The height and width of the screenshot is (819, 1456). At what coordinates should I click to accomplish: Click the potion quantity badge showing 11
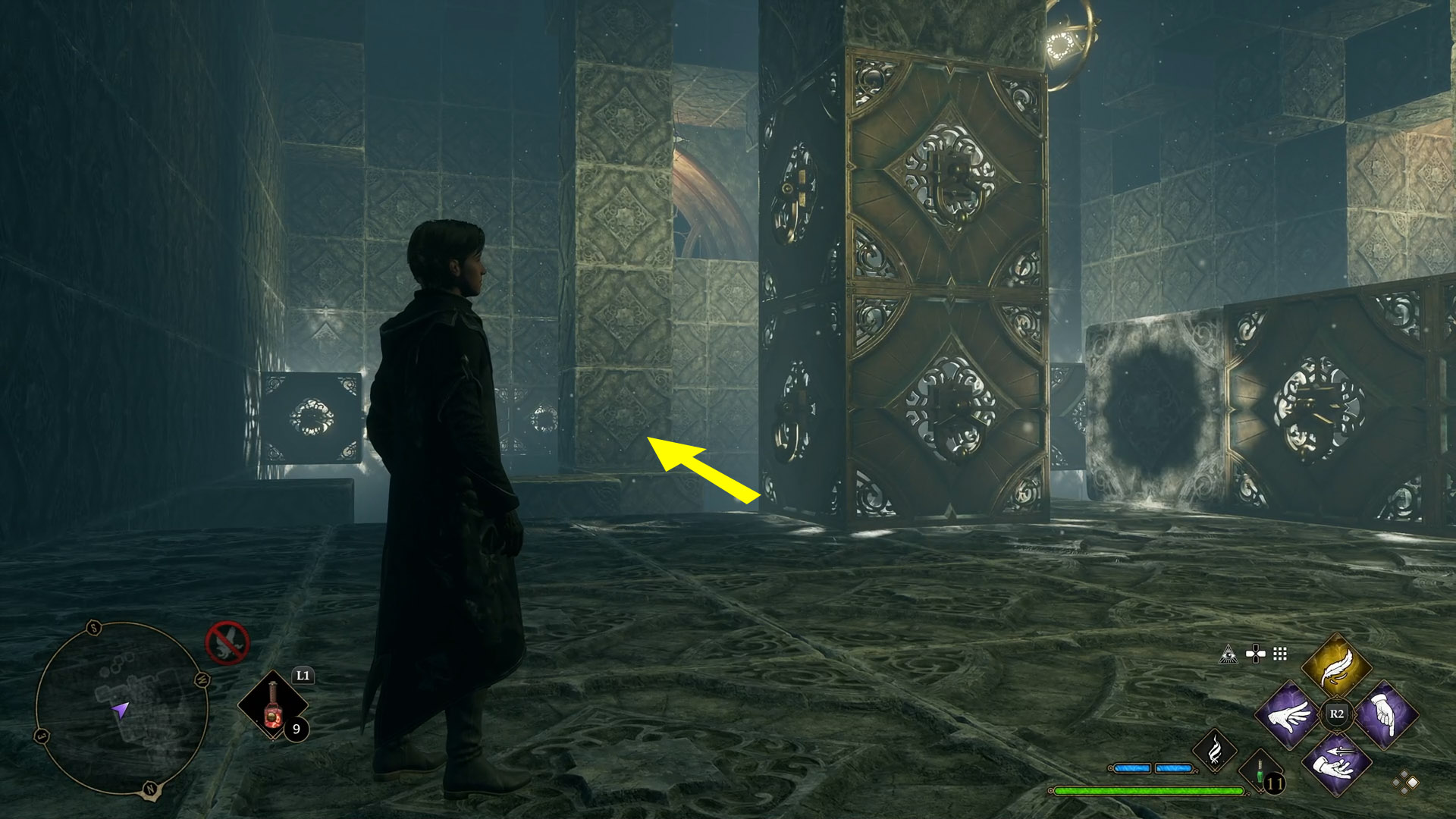pyautogui.click(x=1276, y=782)
